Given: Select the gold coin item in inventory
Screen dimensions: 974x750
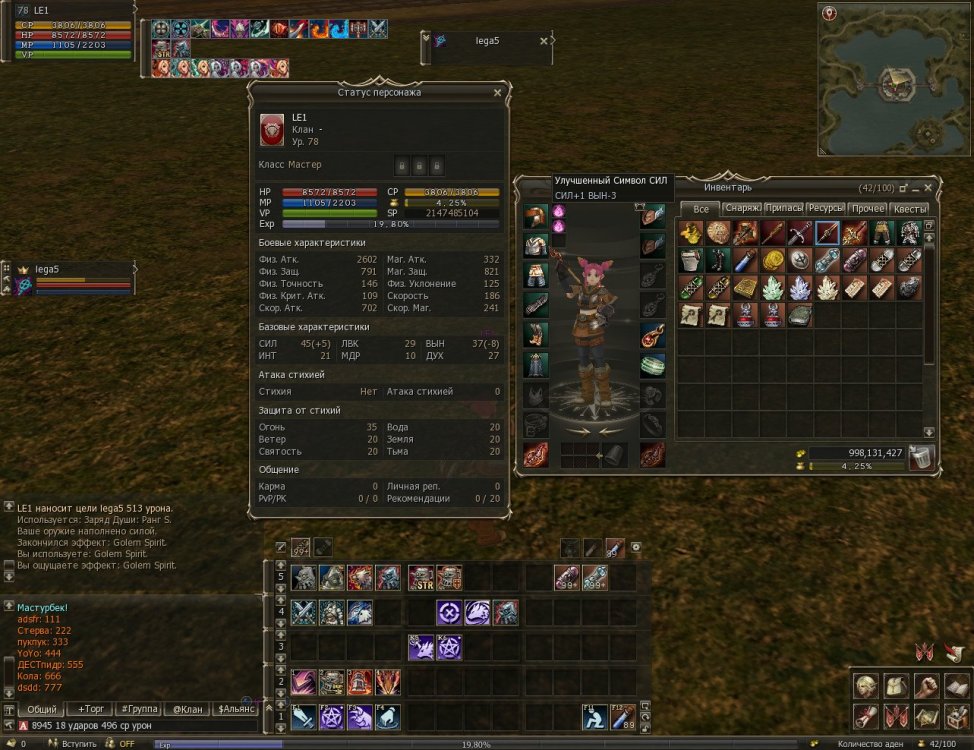Looking at the screenshot, I should [x=773, y=261].
